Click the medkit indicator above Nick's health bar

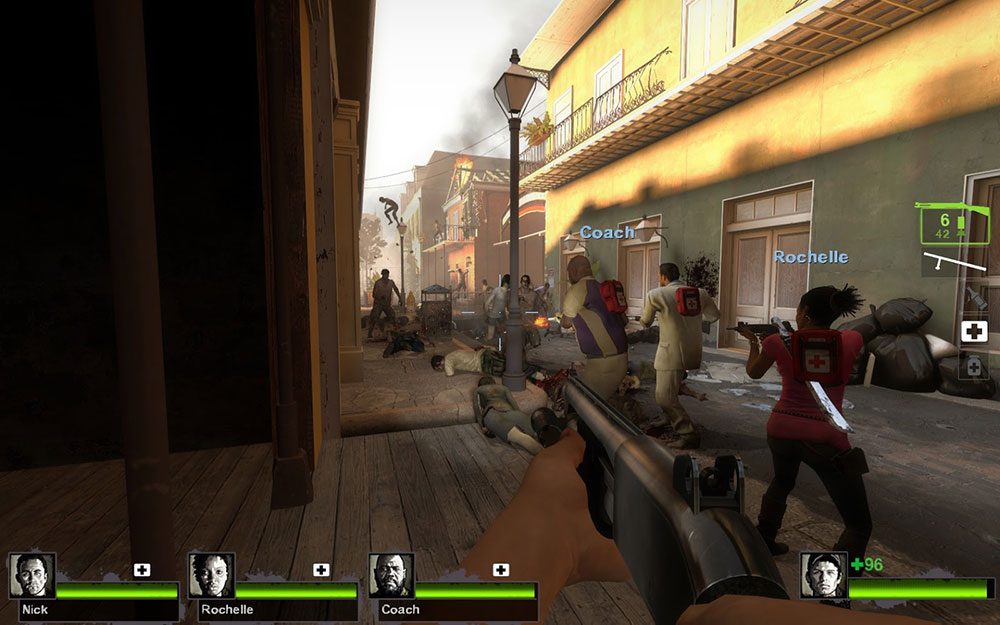[x=142, y=570]
